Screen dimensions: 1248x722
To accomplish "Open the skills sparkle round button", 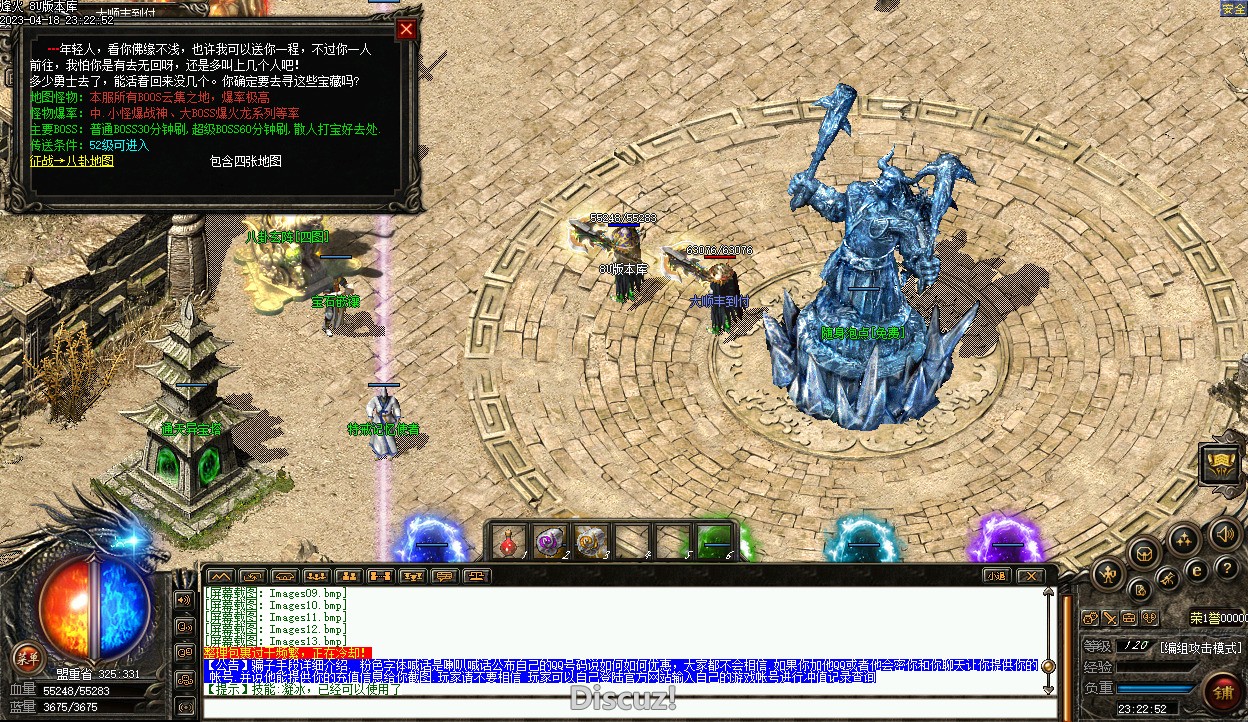I will click(1184, 540).
